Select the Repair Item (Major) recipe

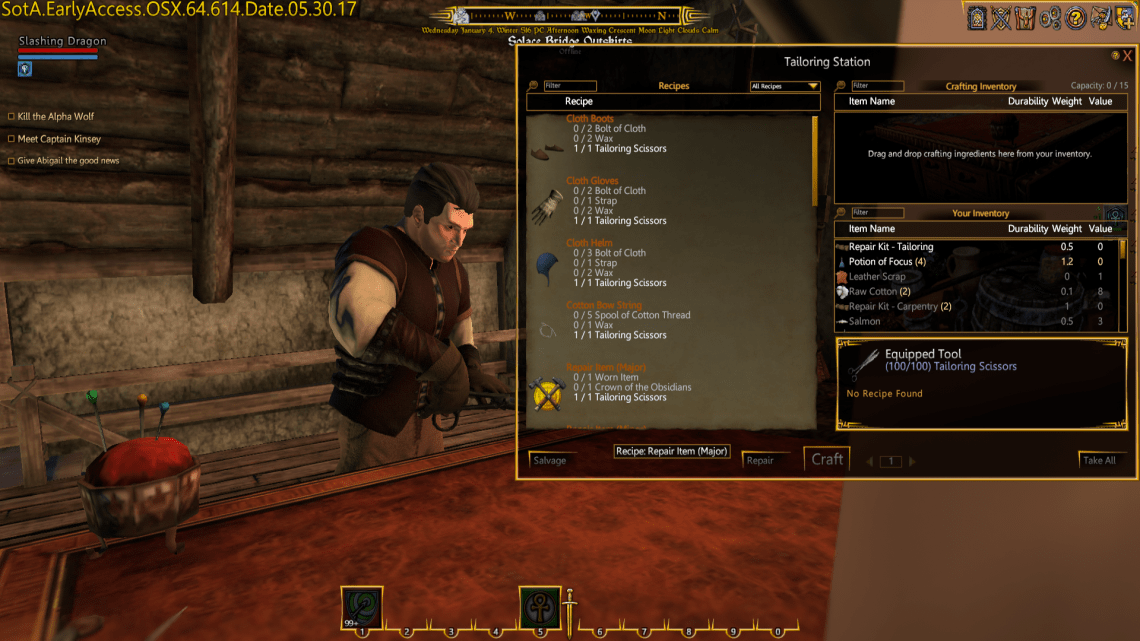coord(606,367)
